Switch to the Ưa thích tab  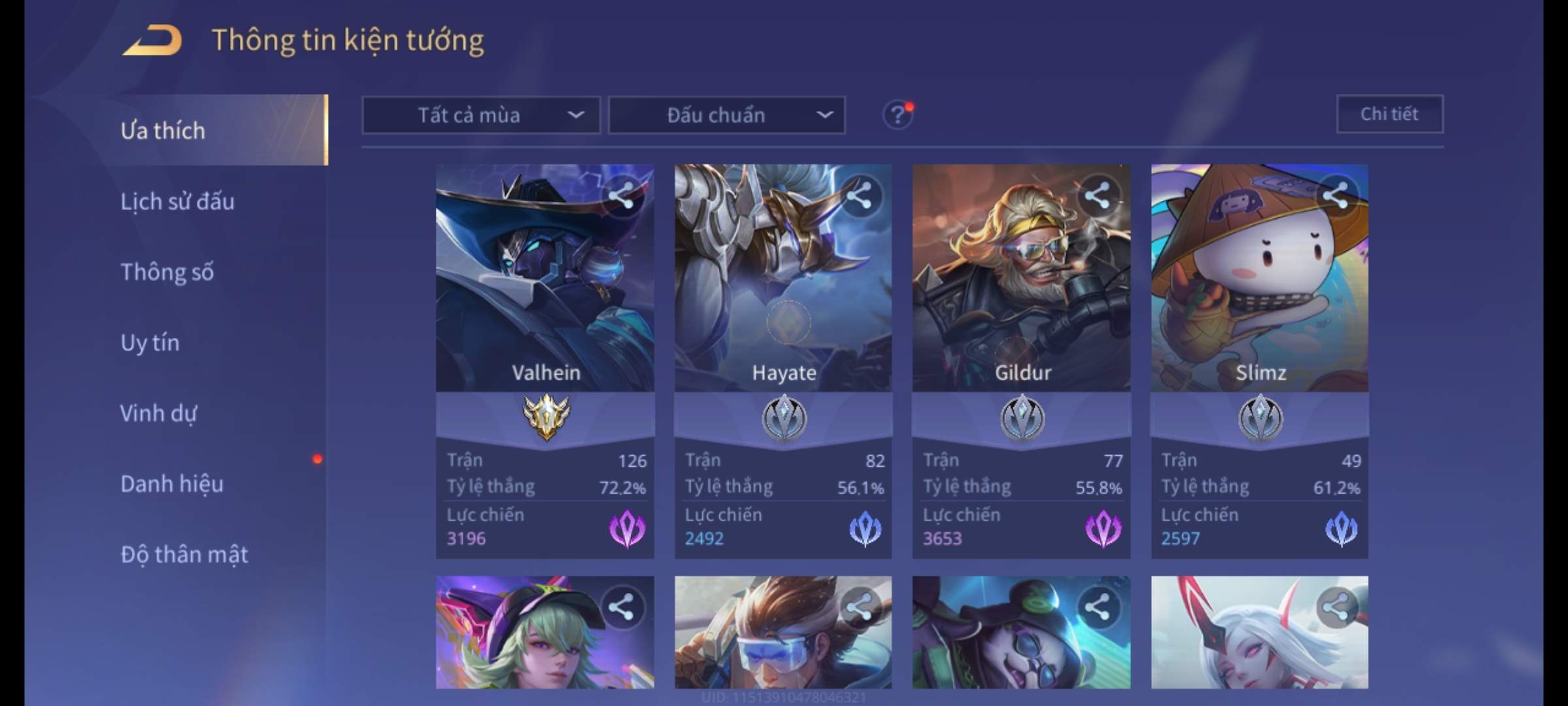tap(163, 131)
